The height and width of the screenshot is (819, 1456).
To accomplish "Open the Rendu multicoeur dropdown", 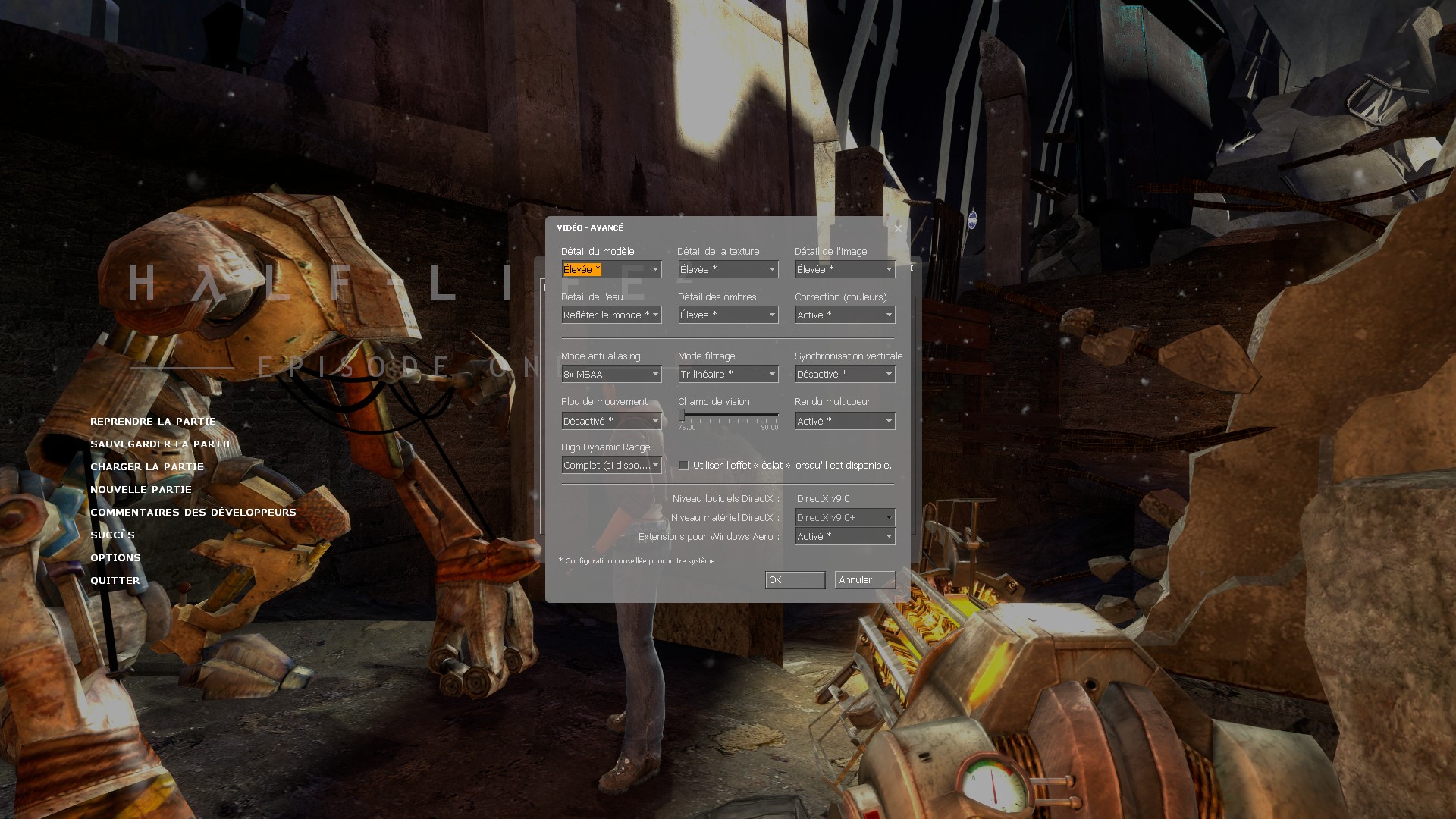I will click(x=845, y=422).
